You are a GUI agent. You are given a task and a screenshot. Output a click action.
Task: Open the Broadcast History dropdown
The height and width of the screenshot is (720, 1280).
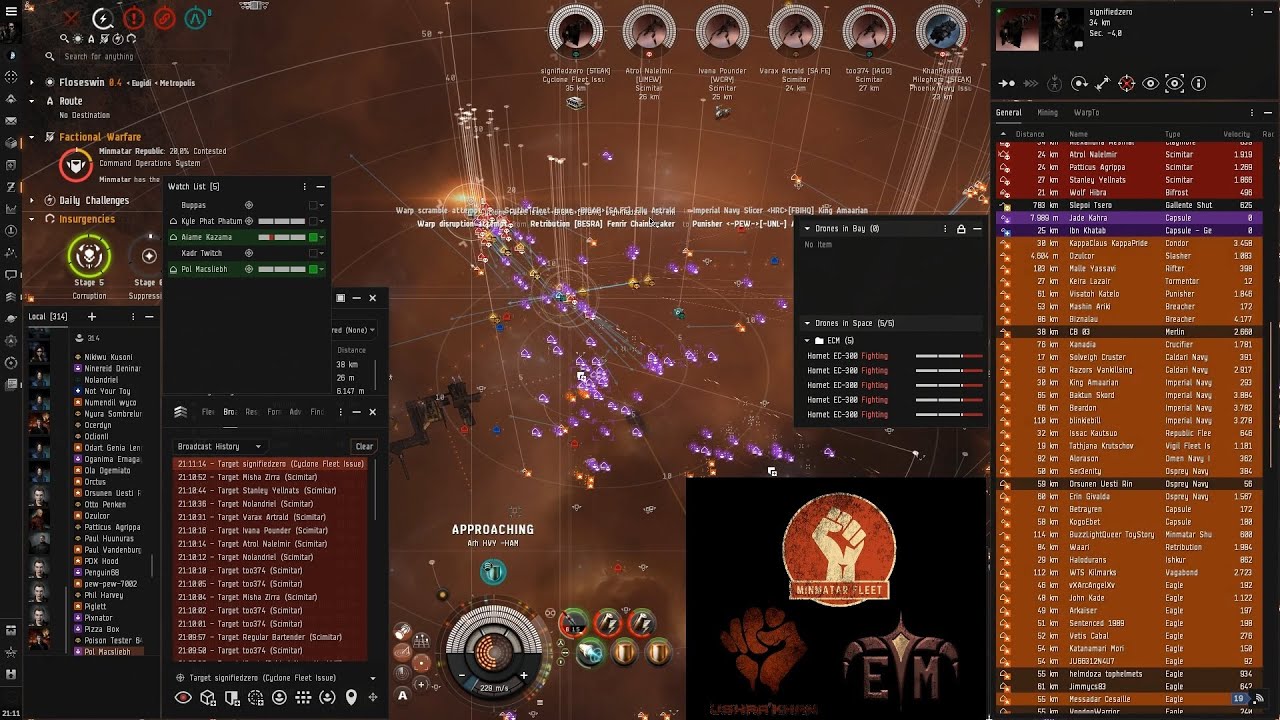tap(219, 446)
